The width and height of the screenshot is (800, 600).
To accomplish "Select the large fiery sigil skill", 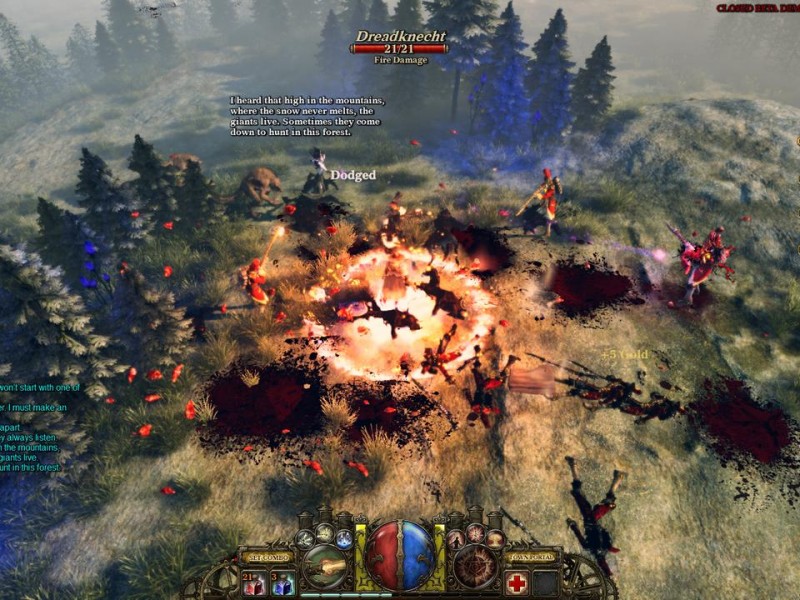I will [x=474, y=566].
